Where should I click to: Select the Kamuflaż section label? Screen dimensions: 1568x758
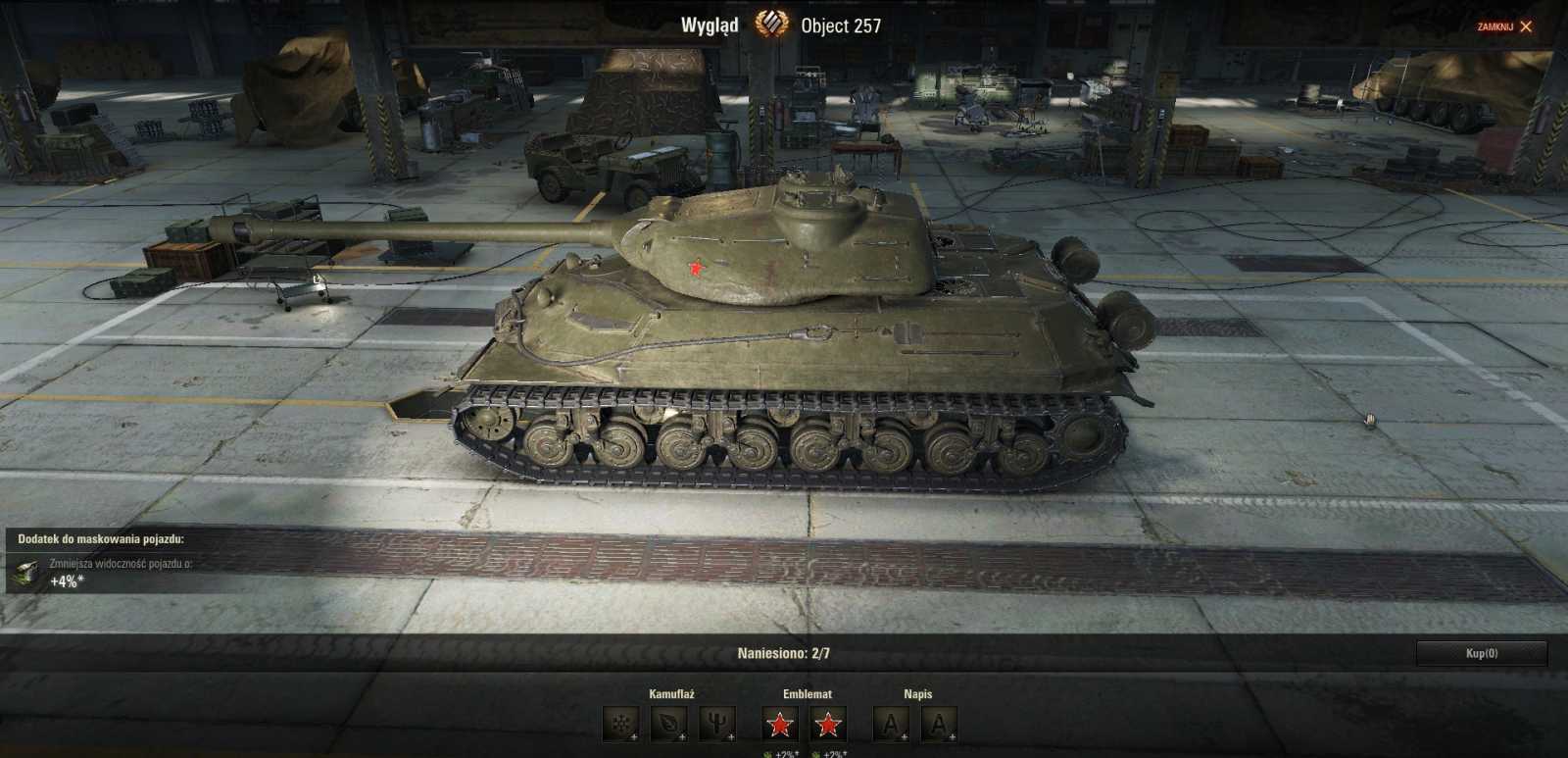pos(671,693)
